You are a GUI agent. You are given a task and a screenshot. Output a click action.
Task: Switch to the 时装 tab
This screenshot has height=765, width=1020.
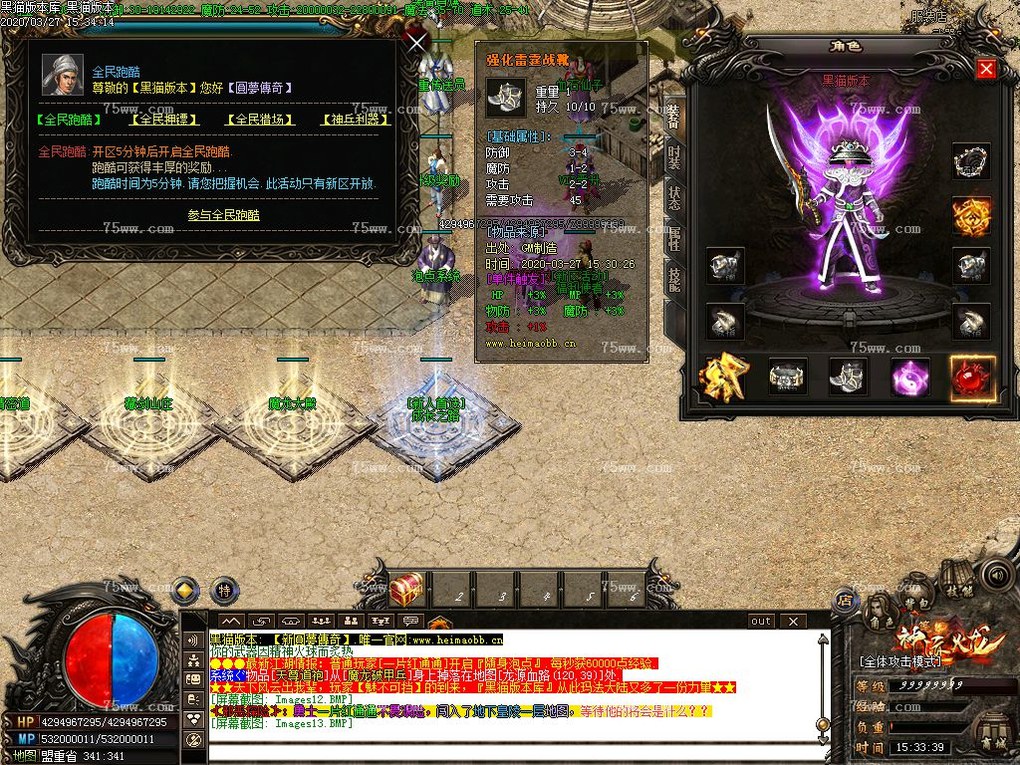(674, 157)
